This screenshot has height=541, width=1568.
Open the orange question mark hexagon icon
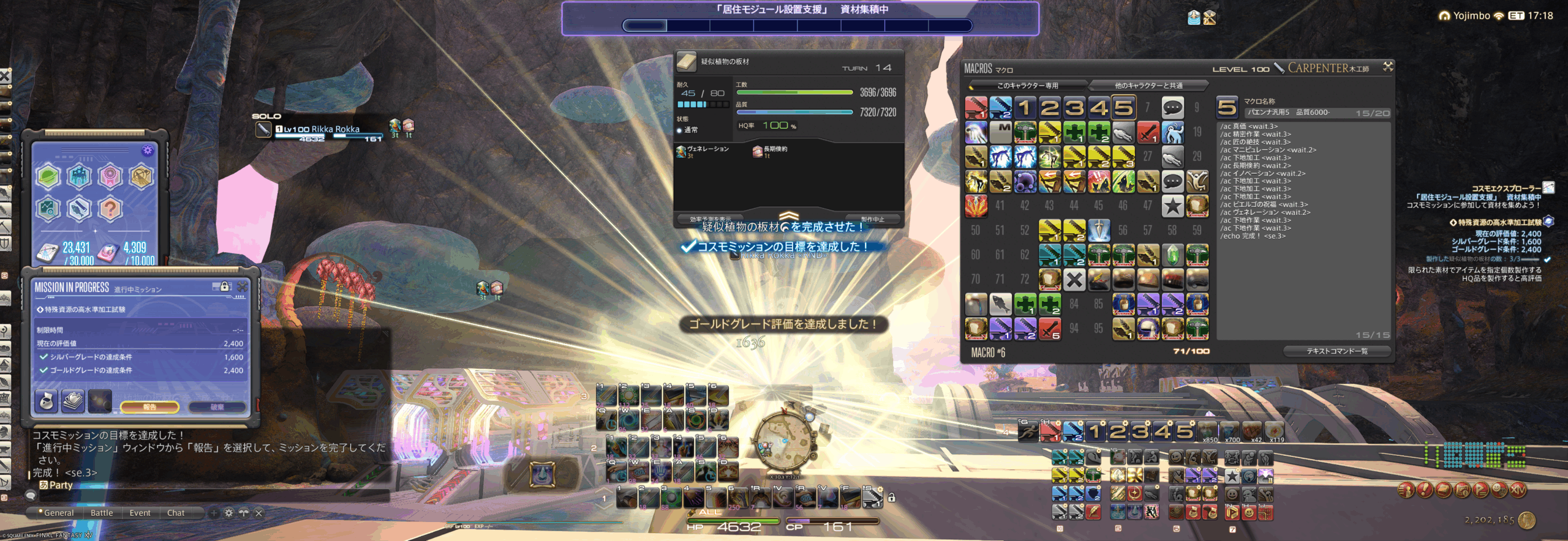(110, 209)
